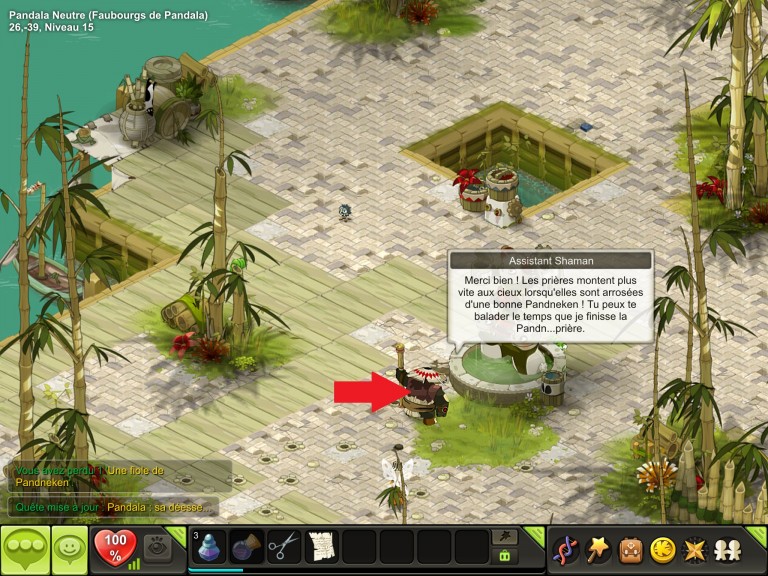Open the smiley emotes menu
Image resolution: width=768 pixels, height=576 pixels.
click(70, 549)
